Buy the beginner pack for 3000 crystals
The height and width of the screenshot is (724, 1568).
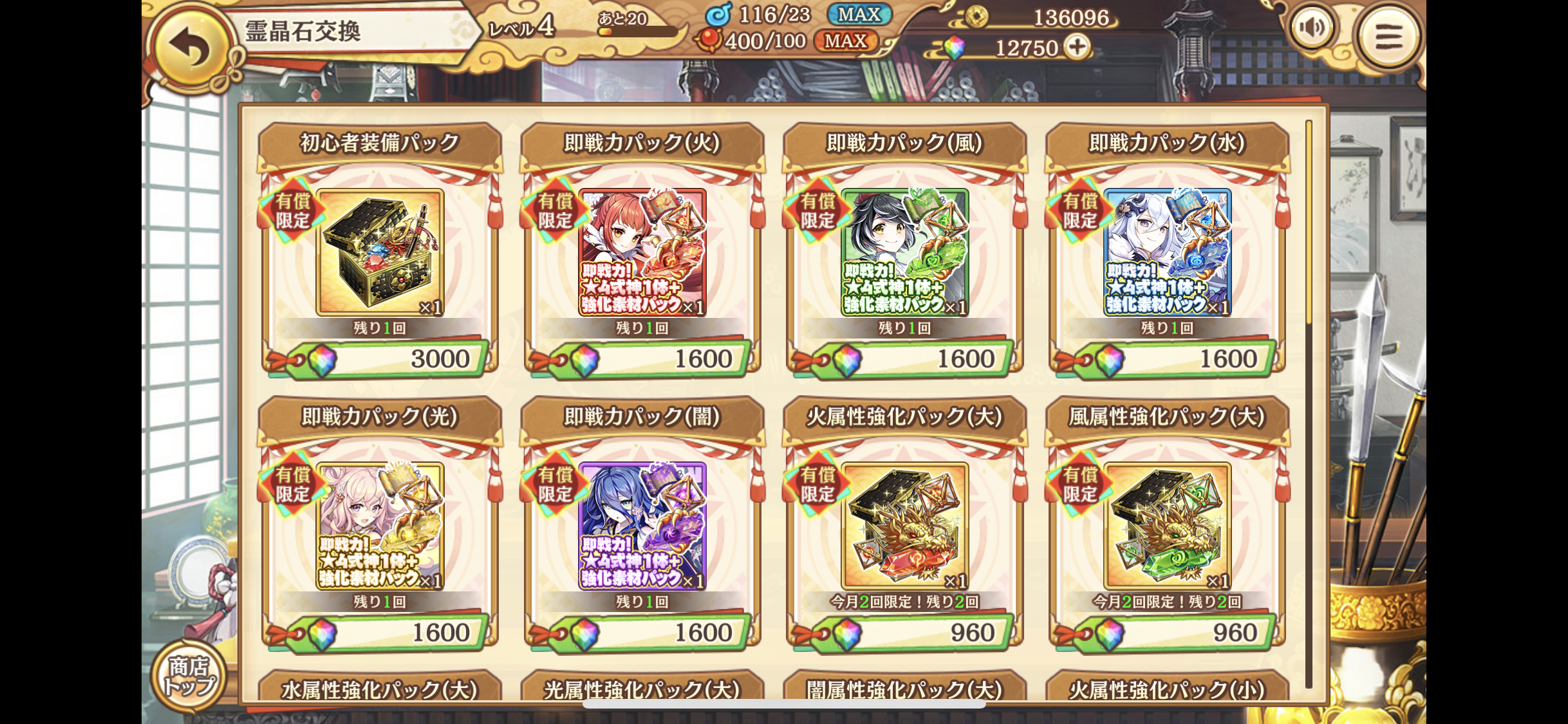(x=386, y=359)
